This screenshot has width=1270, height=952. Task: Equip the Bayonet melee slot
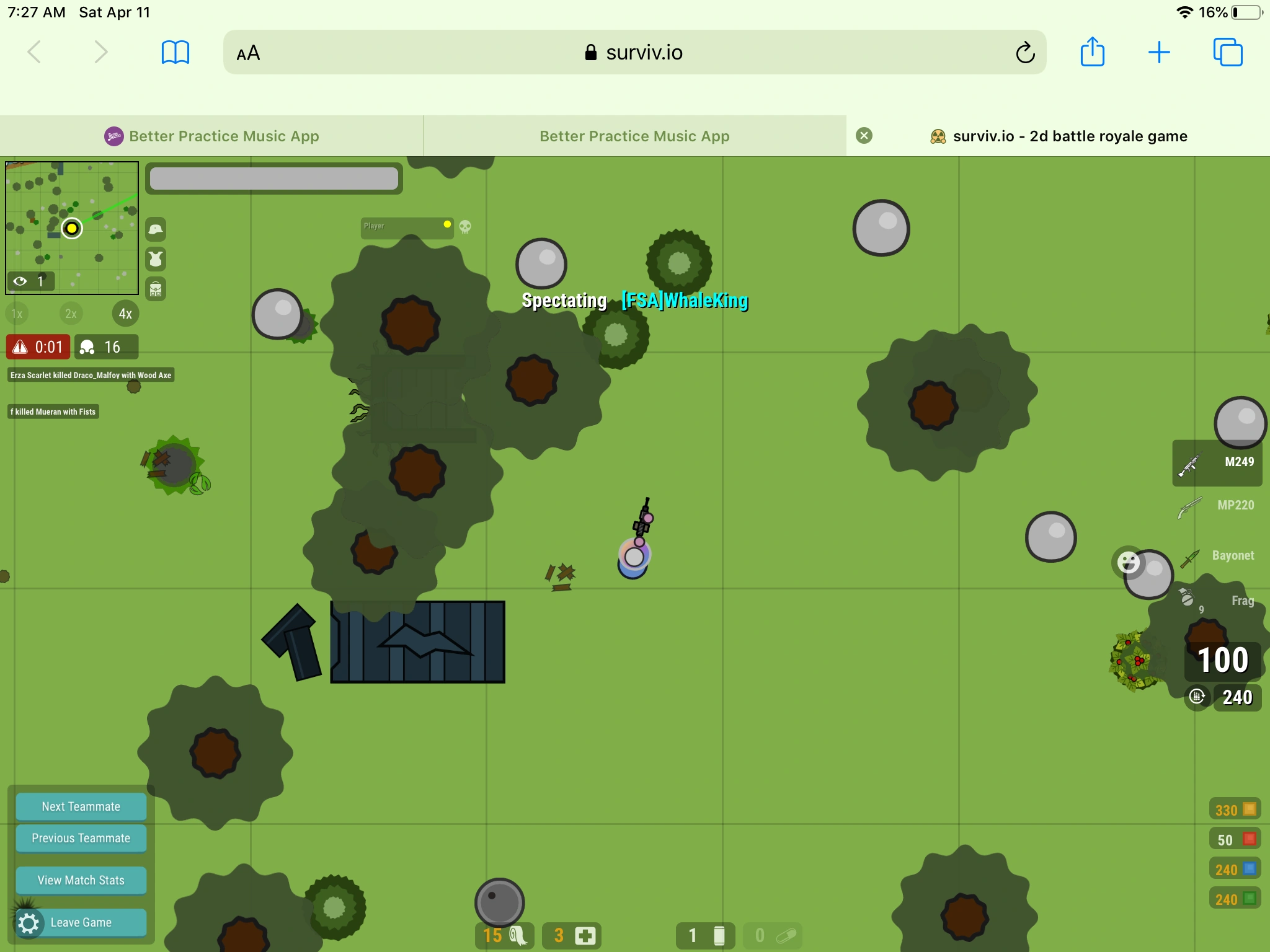1231,555
